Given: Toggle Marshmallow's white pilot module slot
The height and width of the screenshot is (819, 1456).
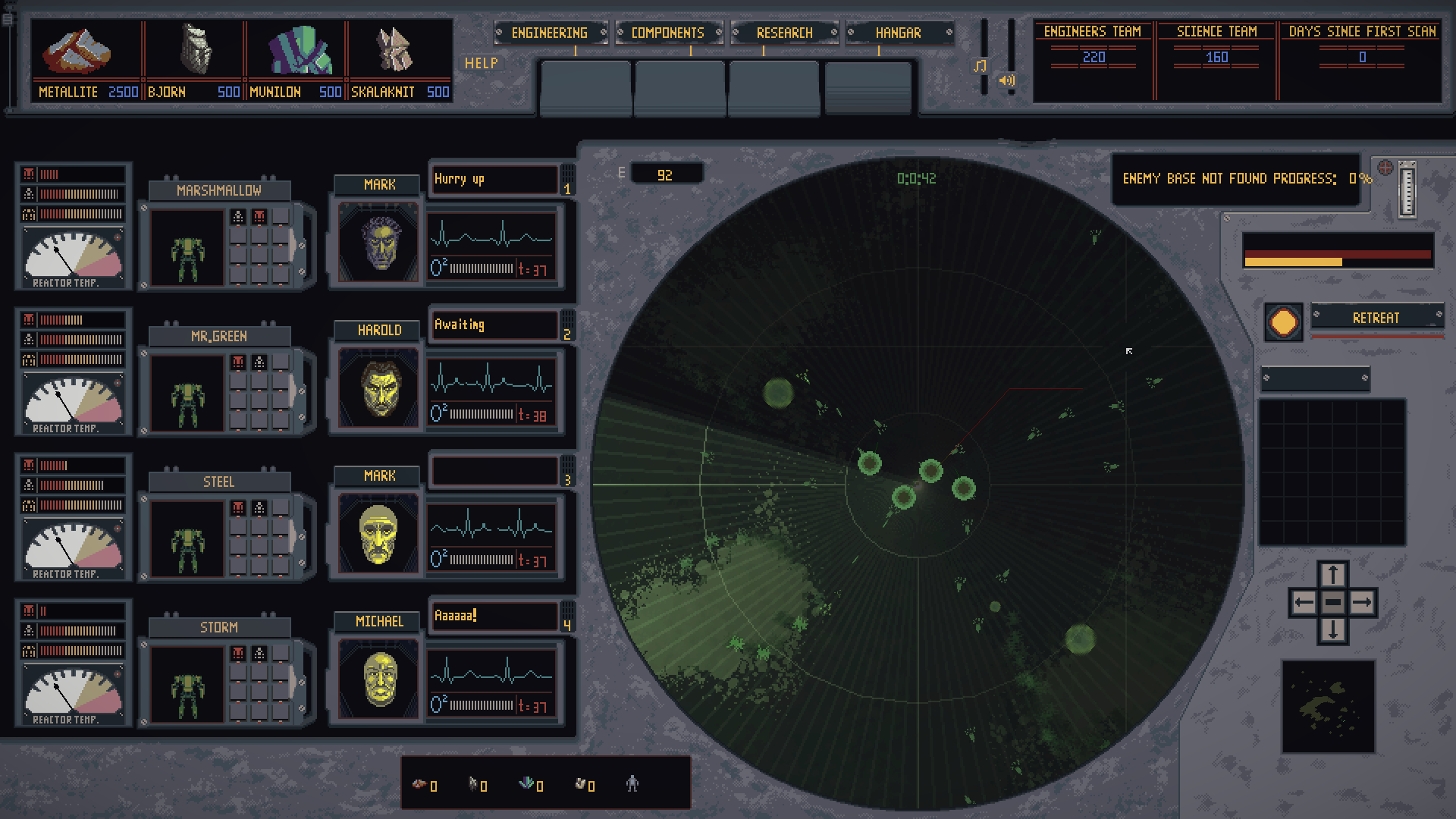Looking at the screenshot, I should point(238,217).
